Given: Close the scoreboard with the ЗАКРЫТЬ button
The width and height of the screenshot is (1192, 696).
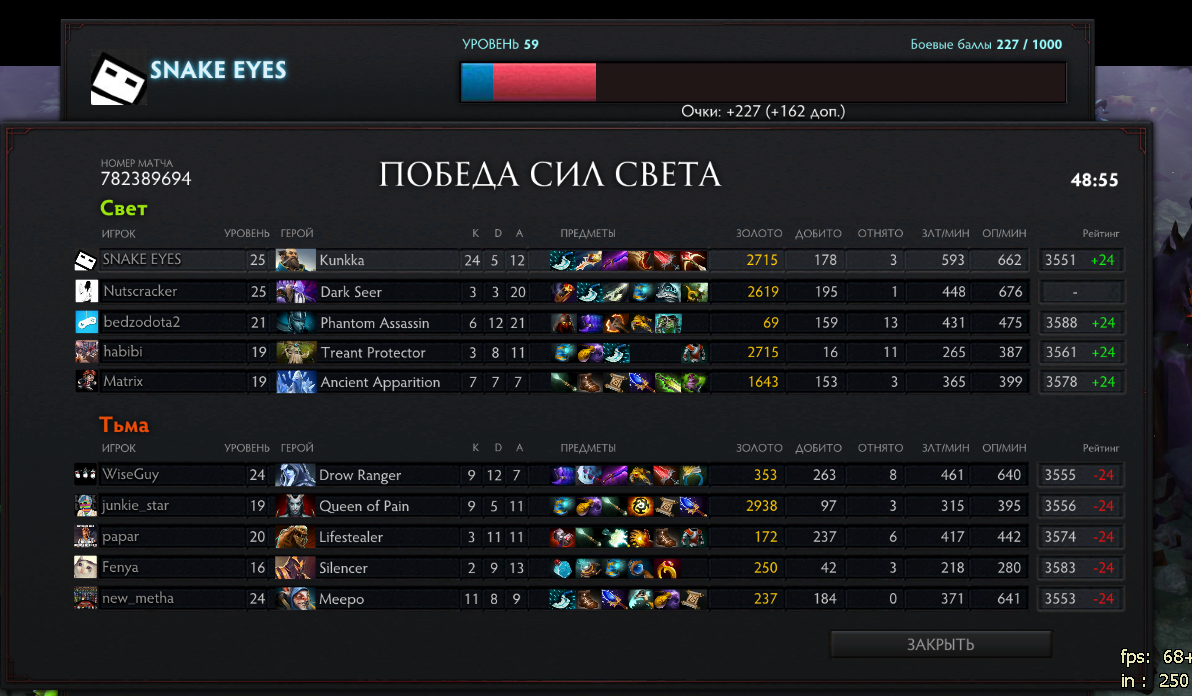Looking at the screenshot, I should tap(940, 644).
